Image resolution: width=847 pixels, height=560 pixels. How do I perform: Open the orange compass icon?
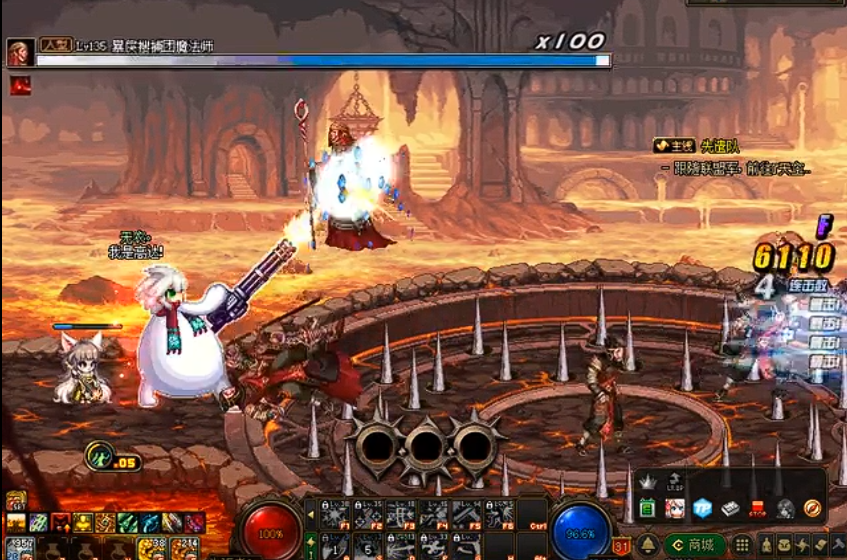[812, 508]
